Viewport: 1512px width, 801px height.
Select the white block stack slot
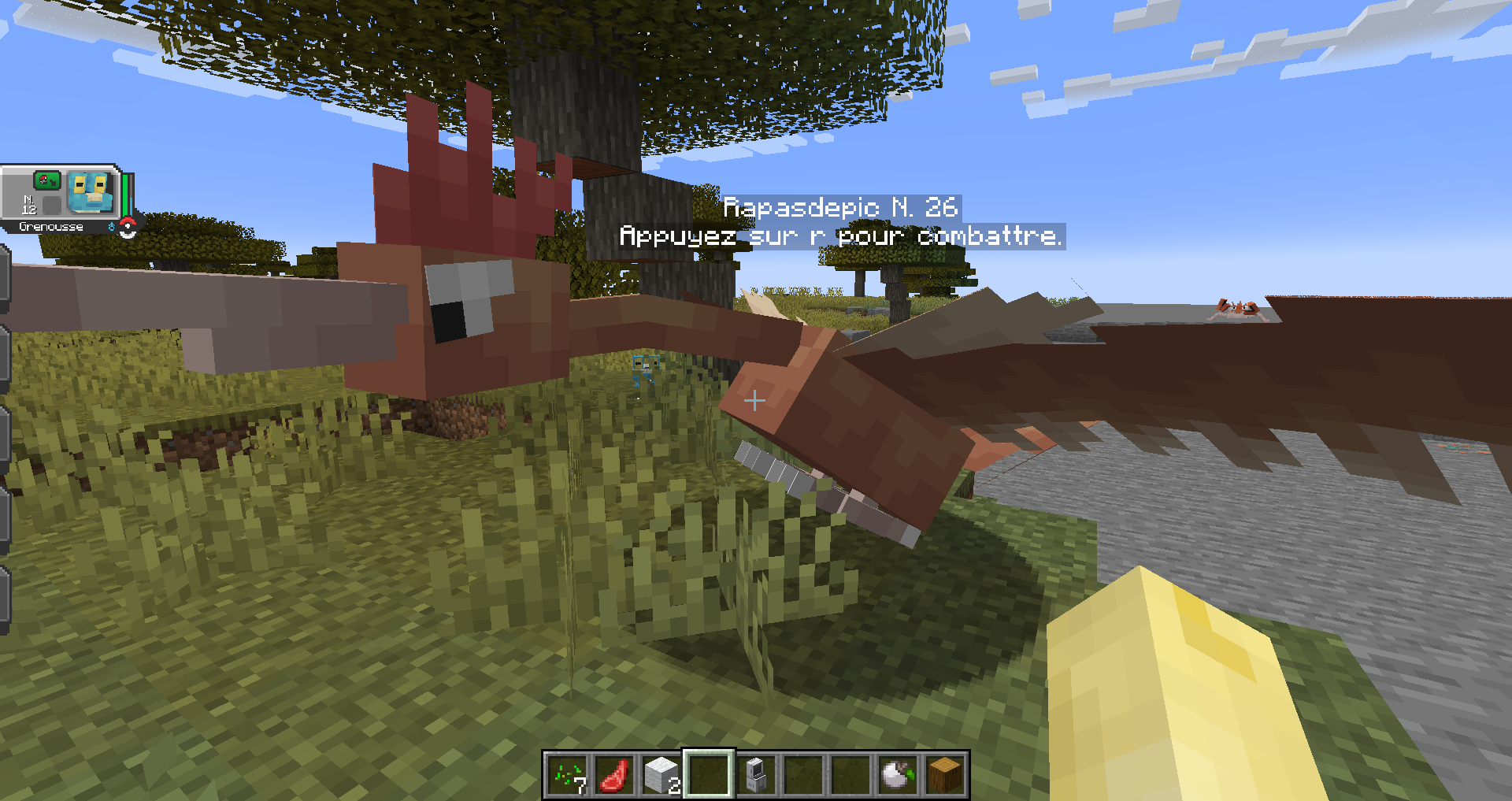pos(661,775)
